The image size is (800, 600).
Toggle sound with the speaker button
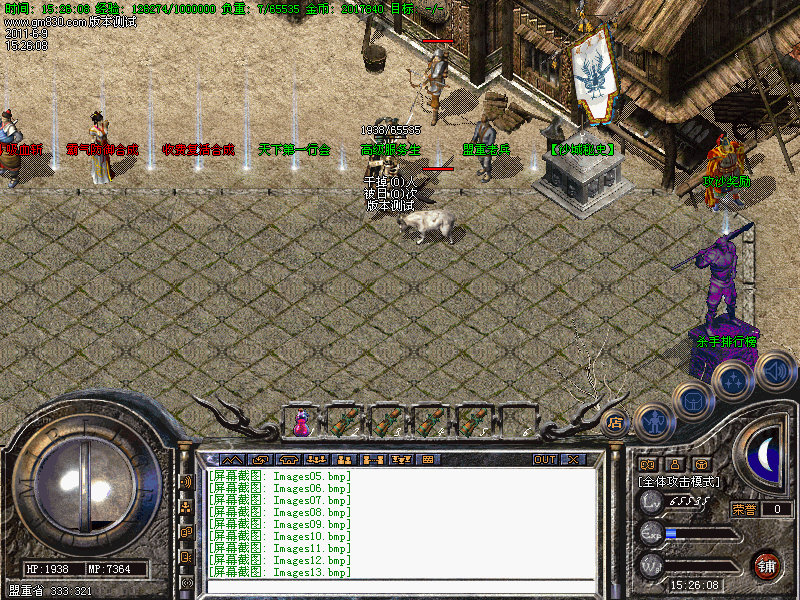[x=775, y=372]
